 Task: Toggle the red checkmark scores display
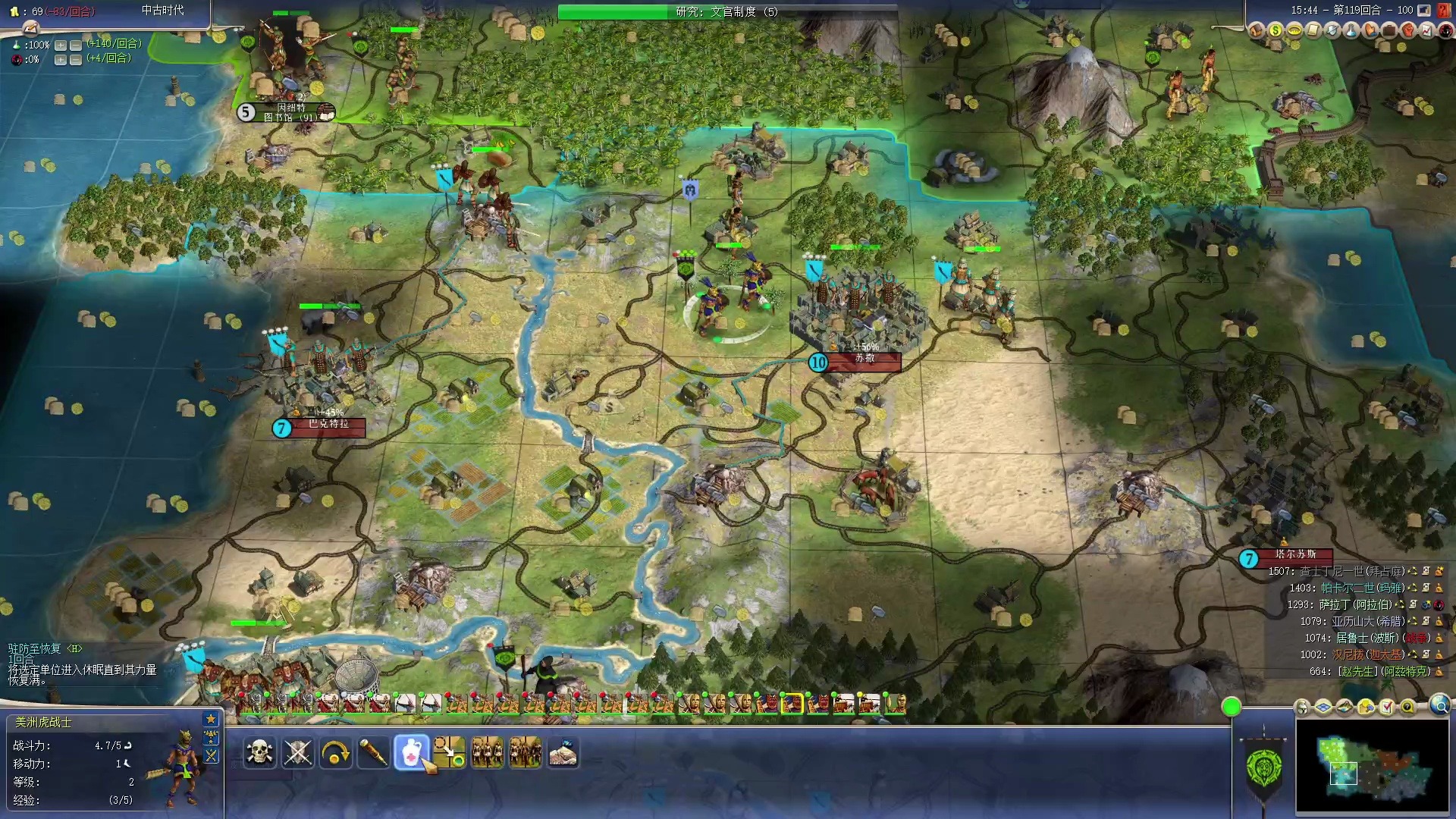pyautogui.click(x=1387, y=708)
